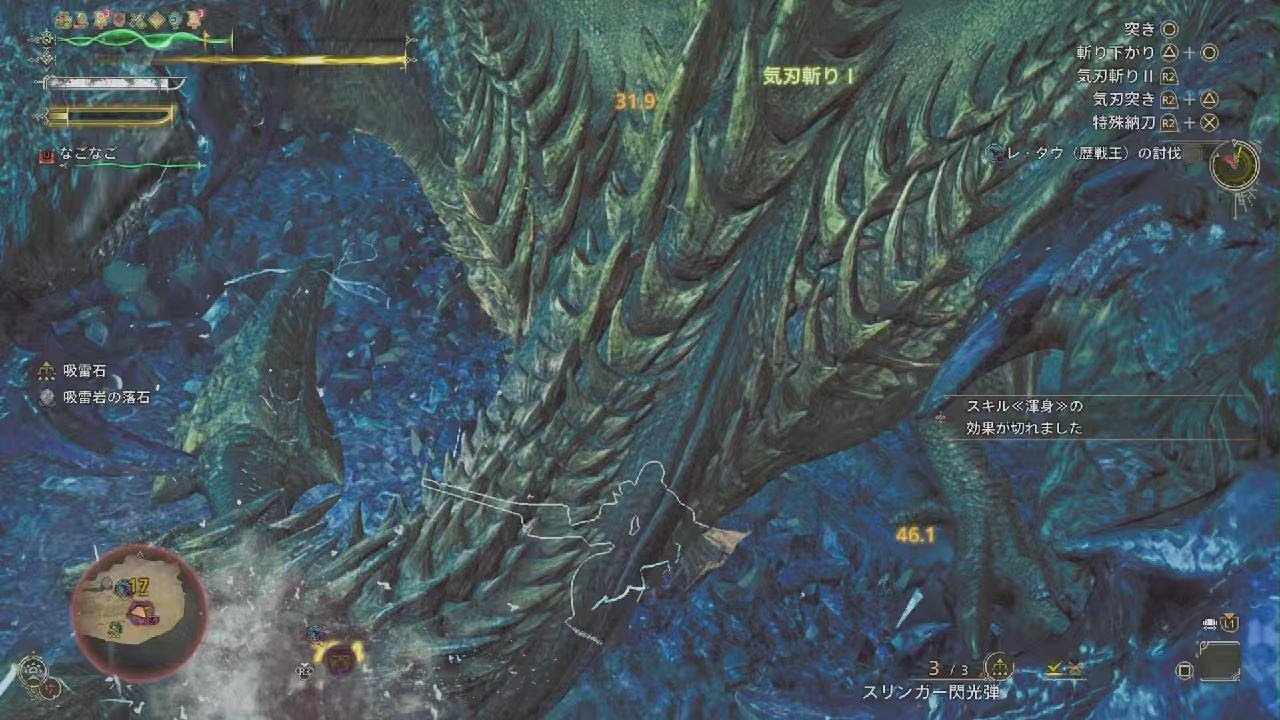Open the item selection square slot
This screenshot has width=1280, height=720.
pyautogui.click(x=1220, y=660)
